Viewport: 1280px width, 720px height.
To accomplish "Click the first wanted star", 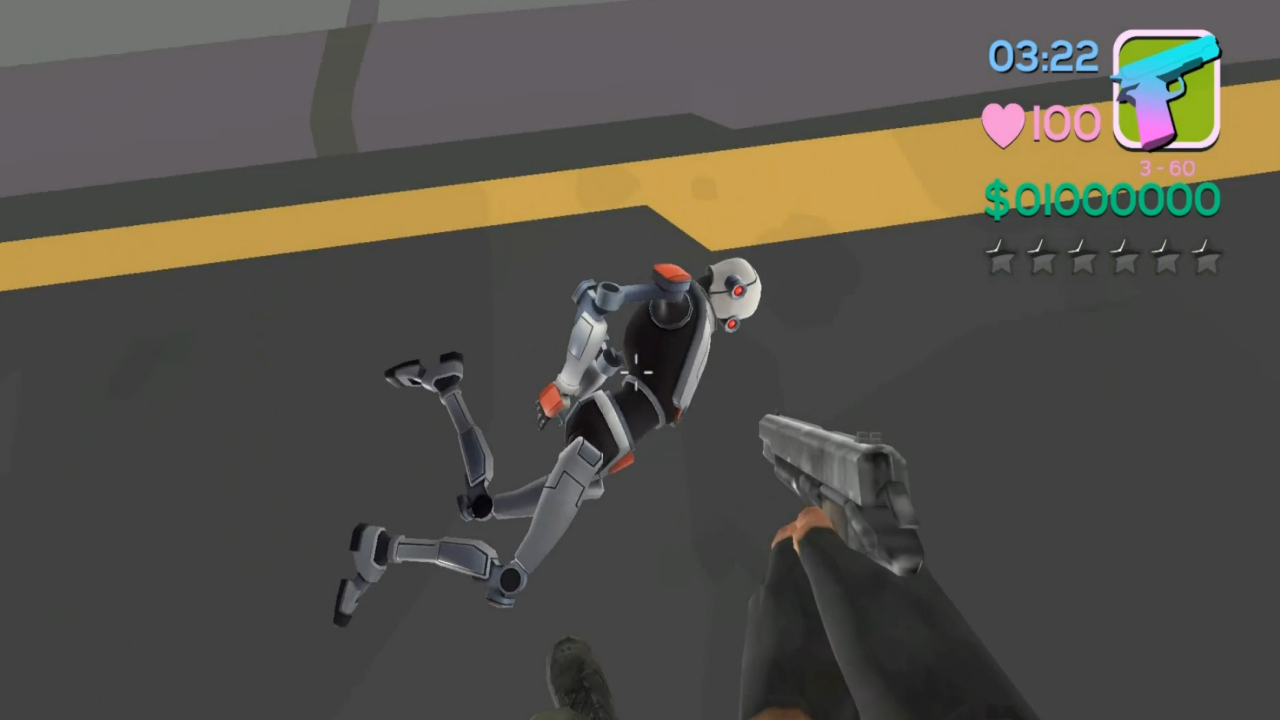I will click(1003, 259).
